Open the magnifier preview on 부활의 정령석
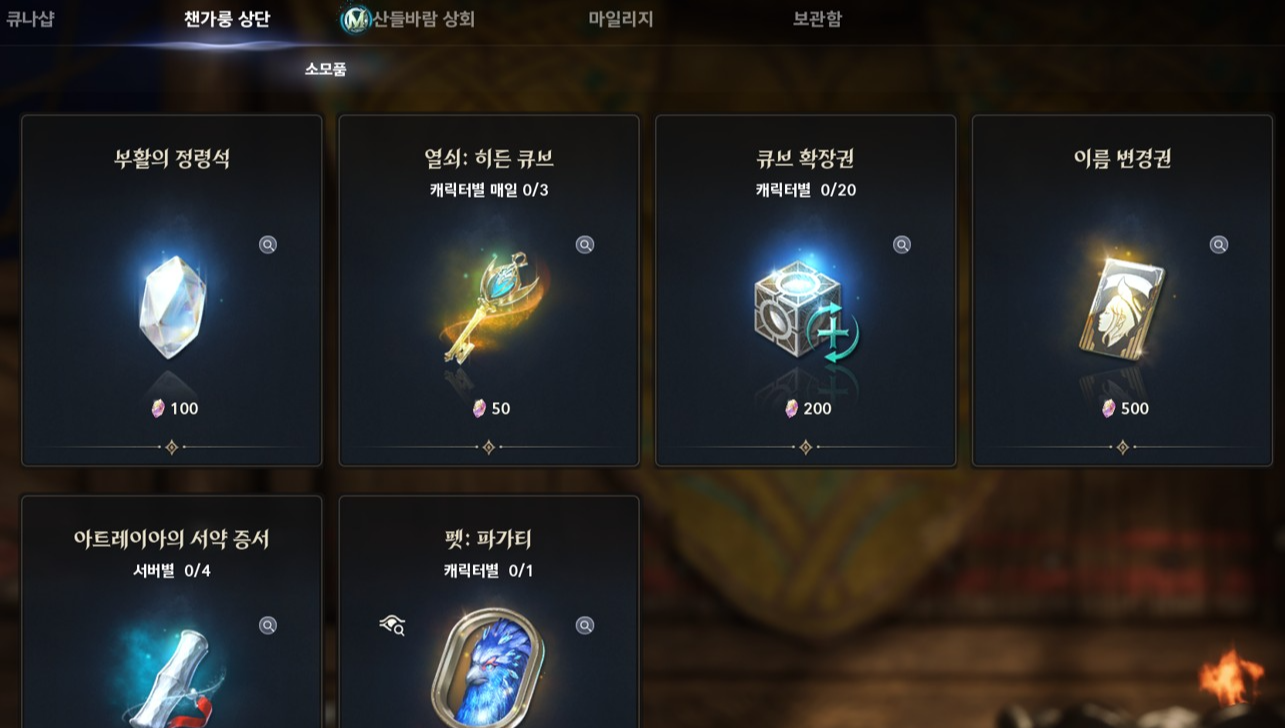Screen dimensions: 1285x728 pos(267,244)
